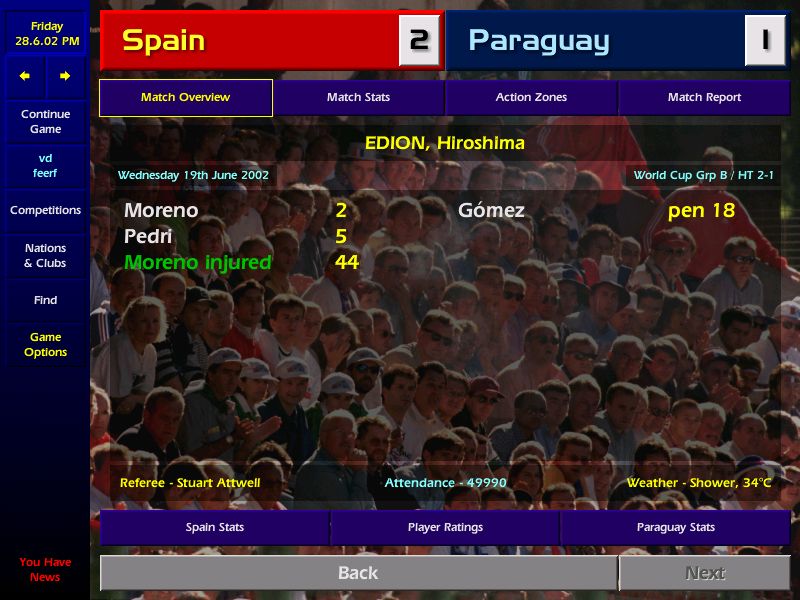Select goalscorer Pedri
The image size is (800, 600).
click(148, 236)
